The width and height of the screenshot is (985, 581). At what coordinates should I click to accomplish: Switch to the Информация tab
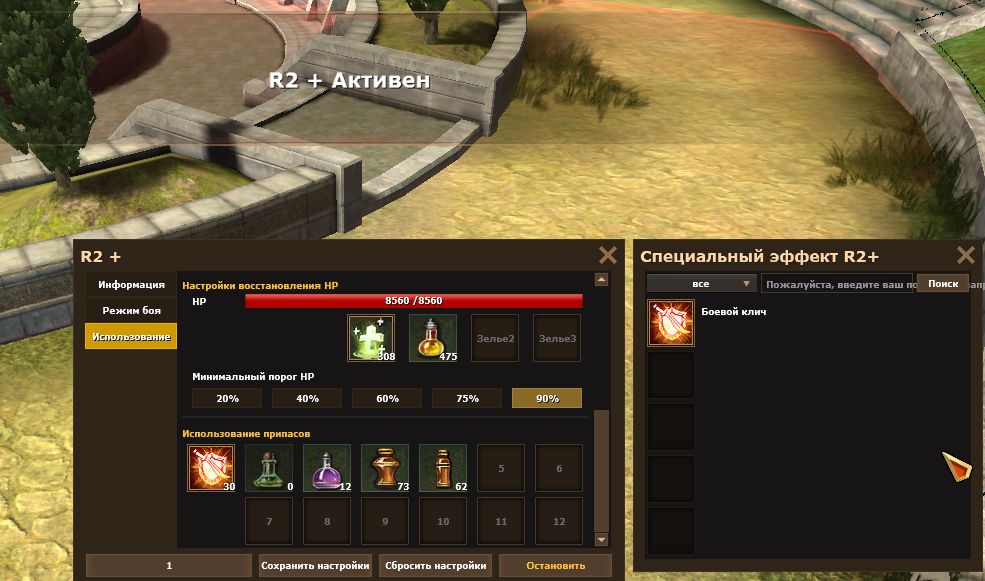pos(131,285)
